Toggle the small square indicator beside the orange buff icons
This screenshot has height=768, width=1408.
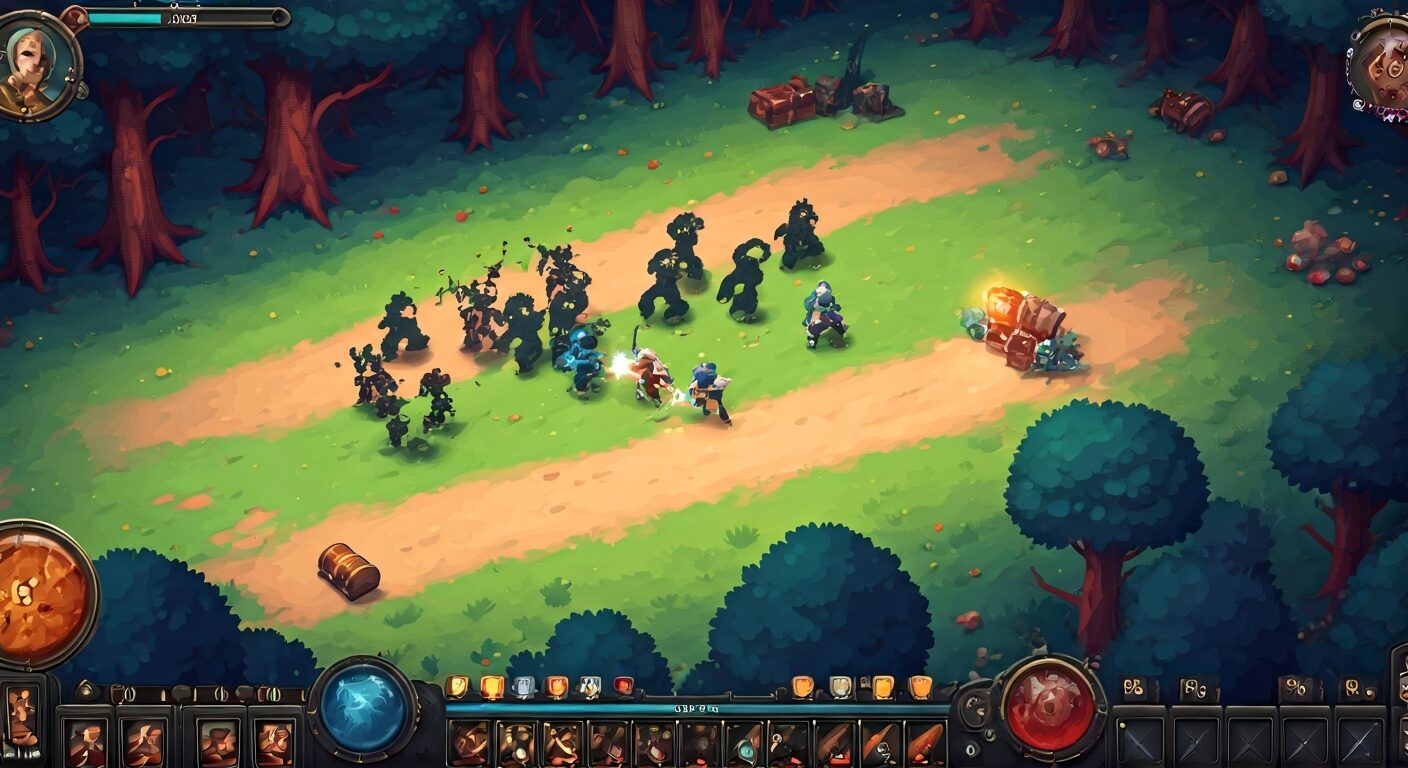pyautogui.click(x=865, y=684)
